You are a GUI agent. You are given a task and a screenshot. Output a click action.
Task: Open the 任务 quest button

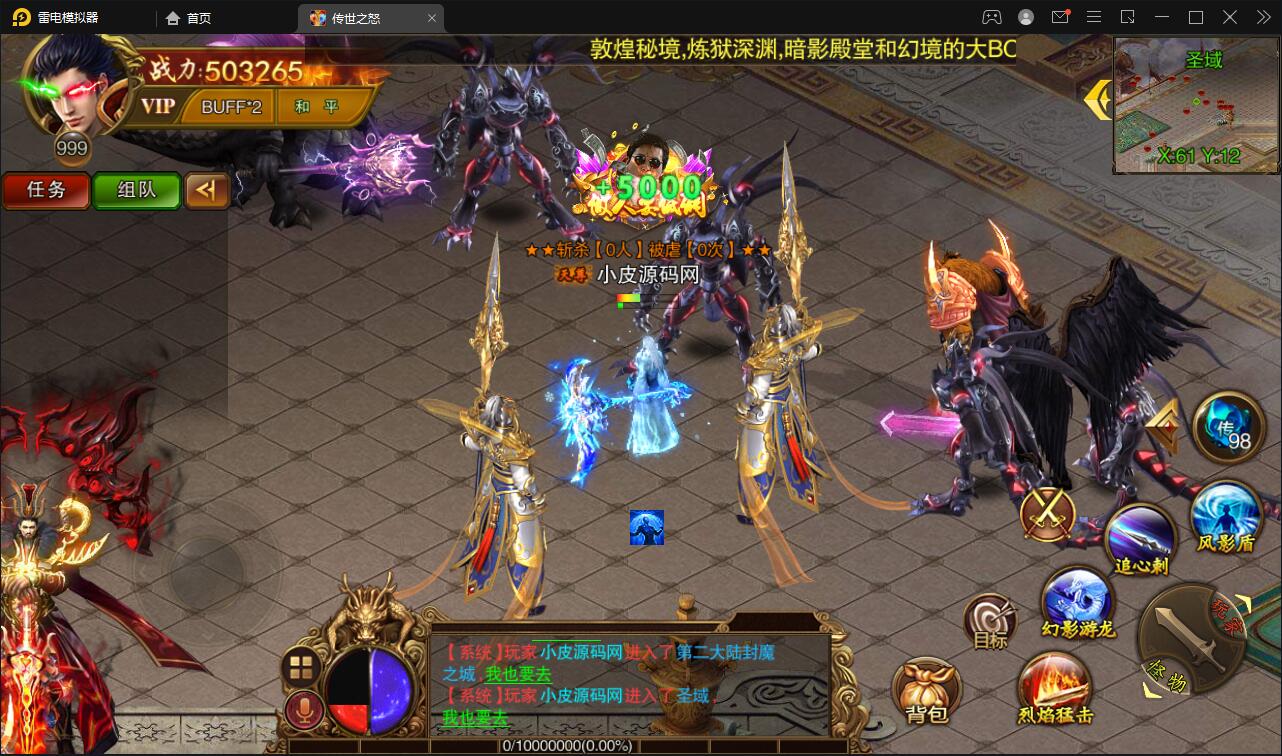(x=45, y=190)
